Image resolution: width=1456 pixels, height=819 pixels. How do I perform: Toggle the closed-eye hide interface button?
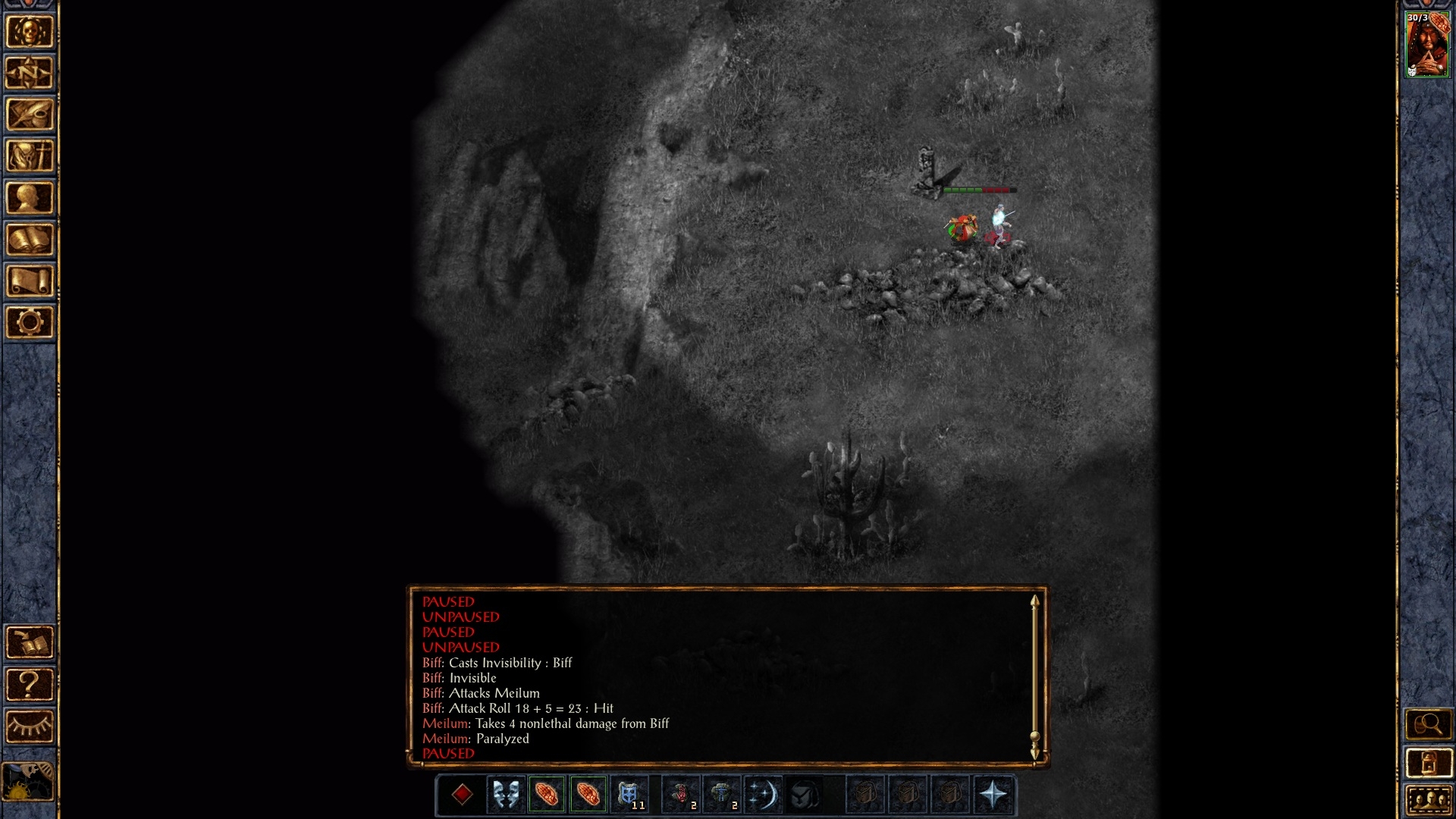click(30, 726)
